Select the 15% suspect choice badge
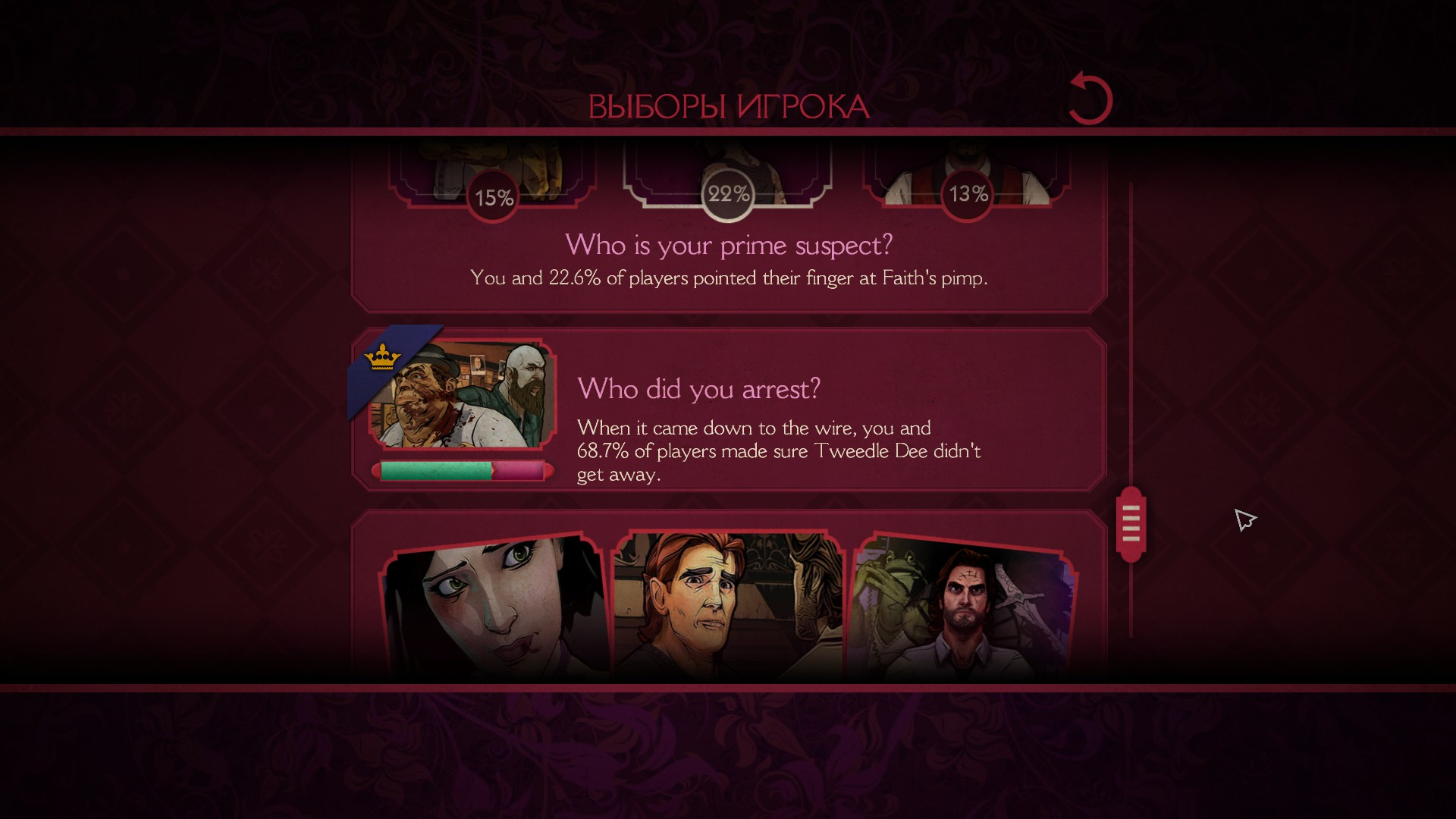This screenshot has height=819, width=1456. tap(494, 197)
